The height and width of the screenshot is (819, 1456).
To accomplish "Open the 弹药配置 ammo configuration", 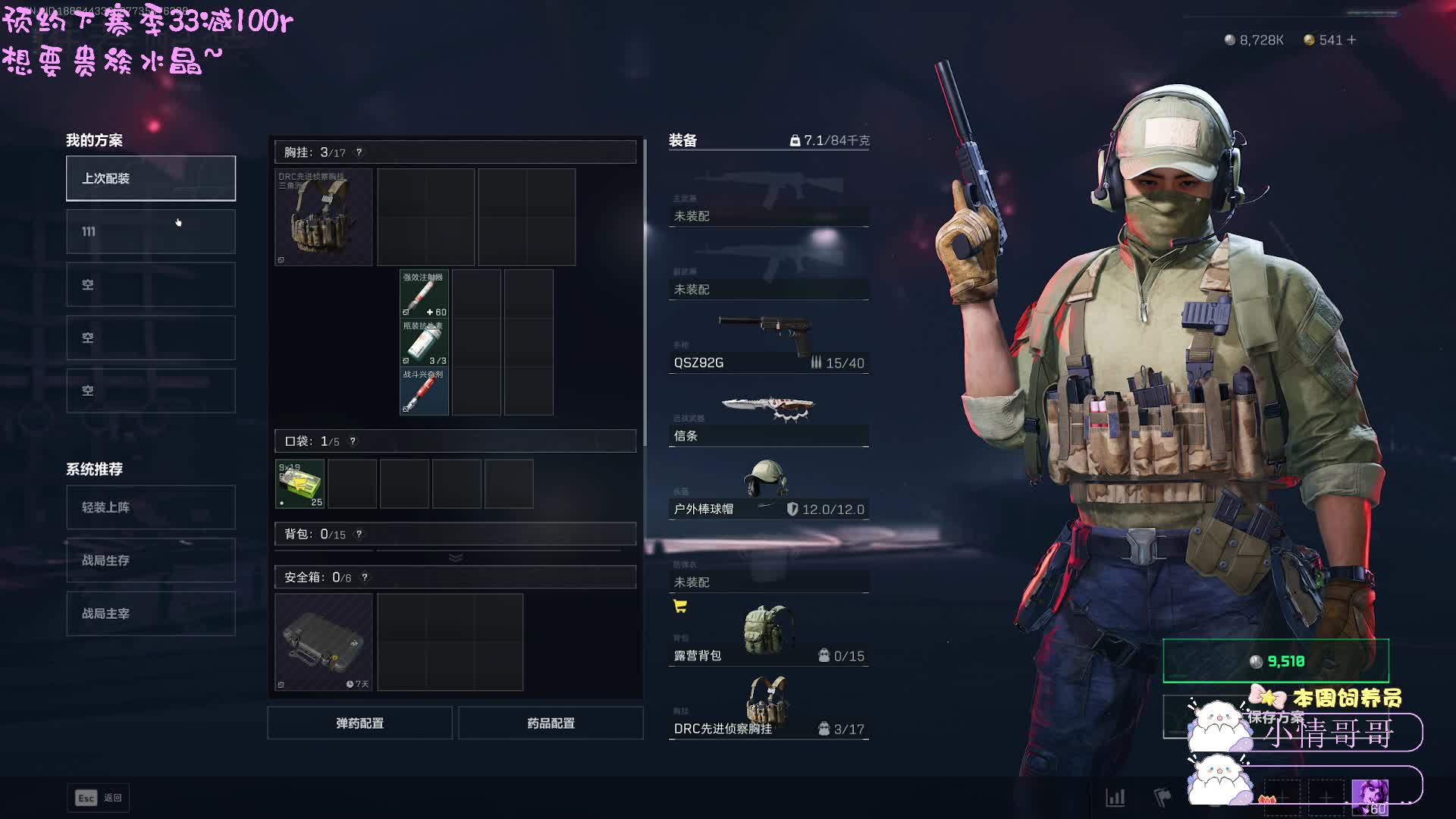I will pyautogui.click(x=359, y=723).
